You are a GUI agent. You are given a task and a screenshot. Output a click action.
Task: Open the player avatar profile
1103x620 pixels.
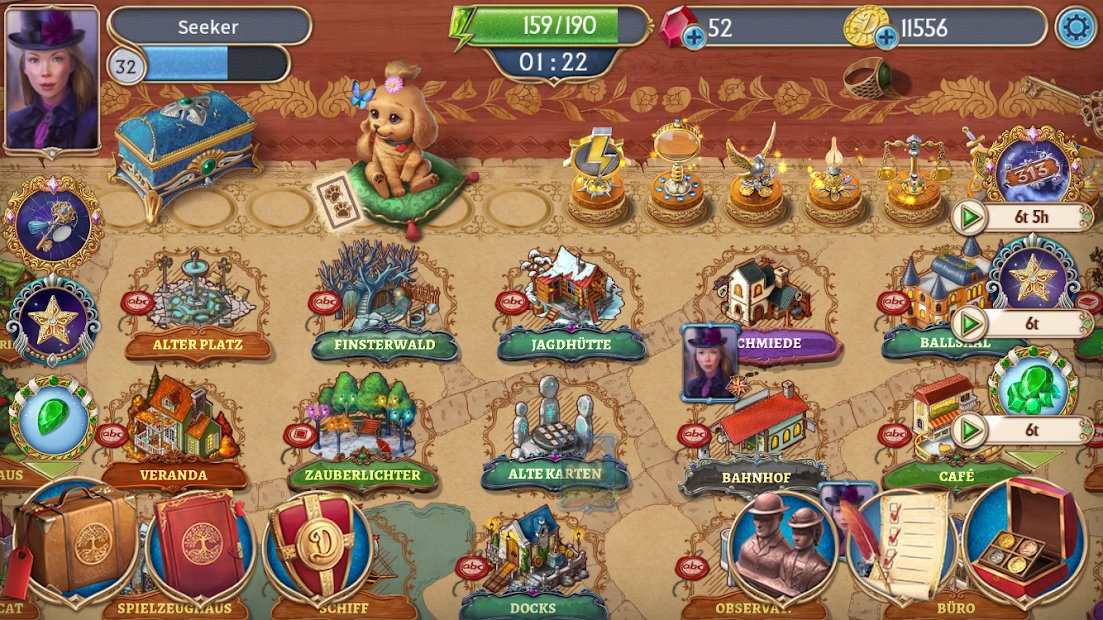pyautogui.click(x=52, y=78)
